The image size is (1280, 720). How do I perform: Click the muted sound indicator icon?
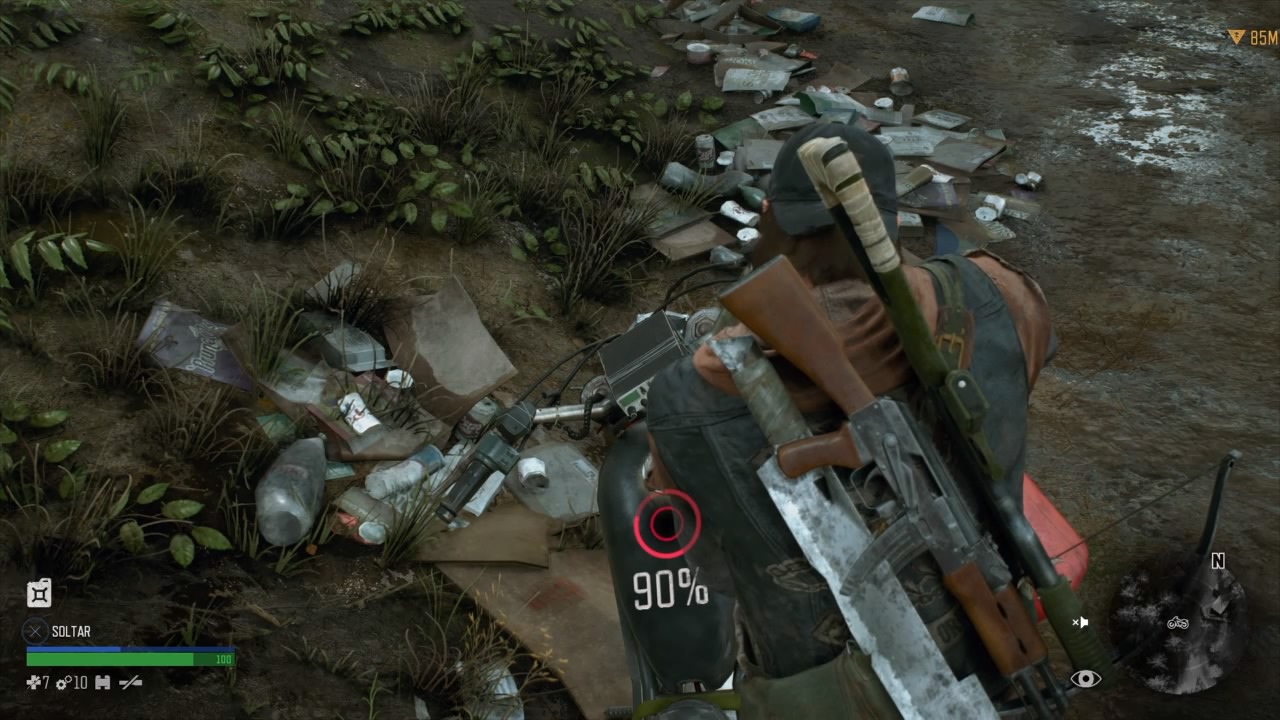[x=1080, y=622]
